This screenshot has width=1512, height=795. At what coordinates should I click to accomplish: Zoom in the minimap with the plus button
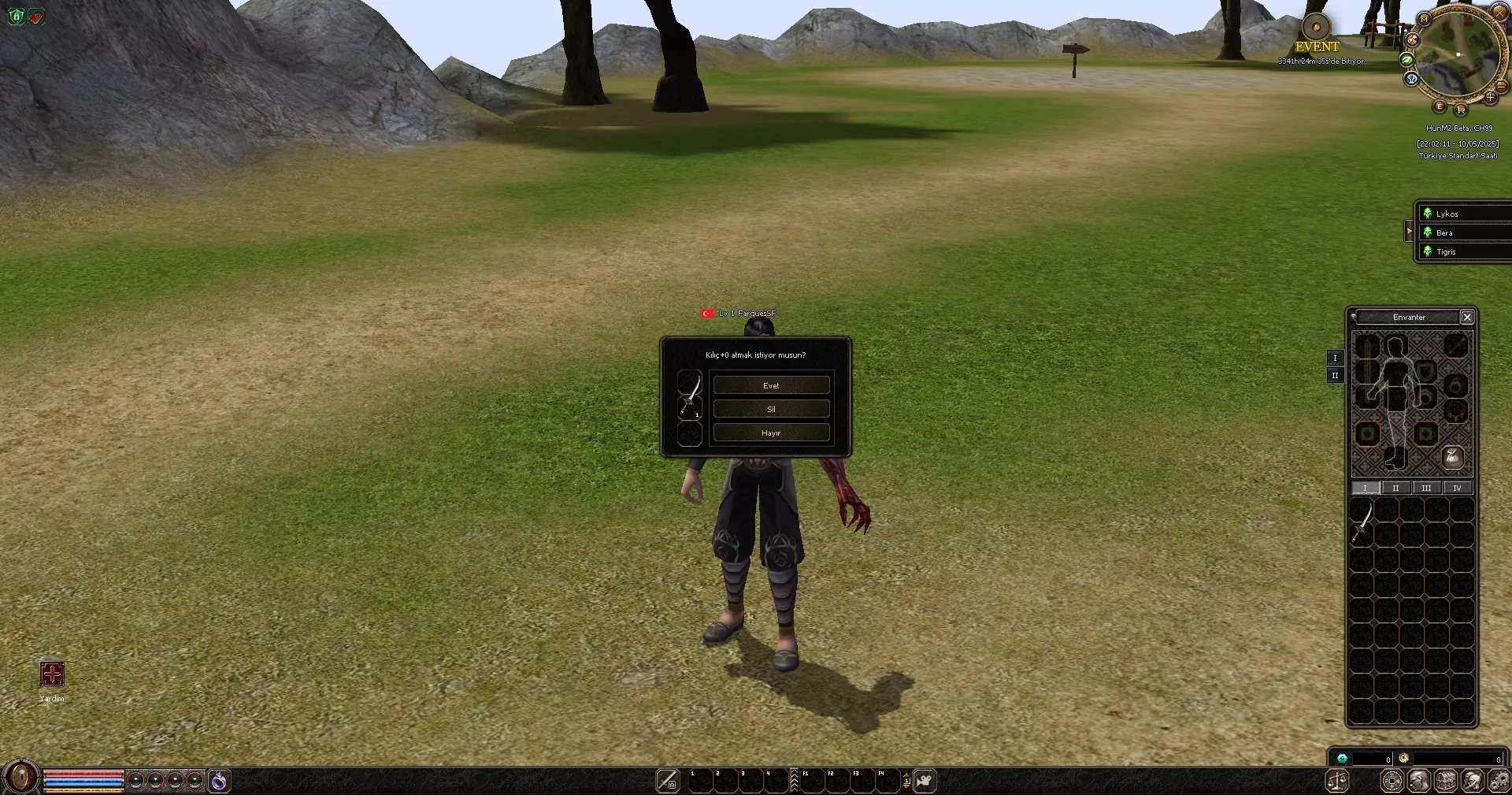click(x=1490, y=98)
